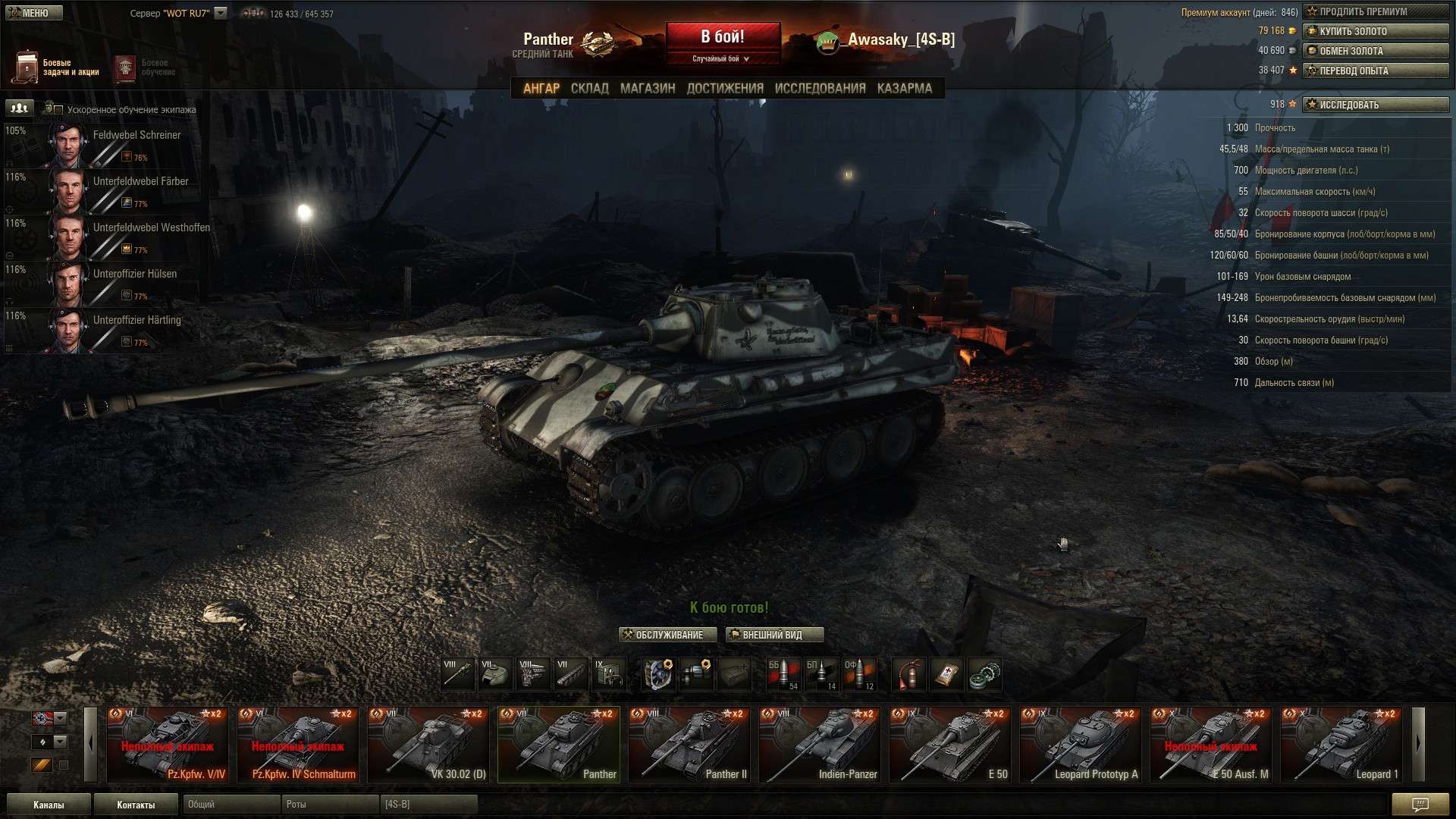Open the ОБМЕН ЗОЛОТА exchange
Viewport: 1456px width, 819px height.
[x=1376, y=51]
